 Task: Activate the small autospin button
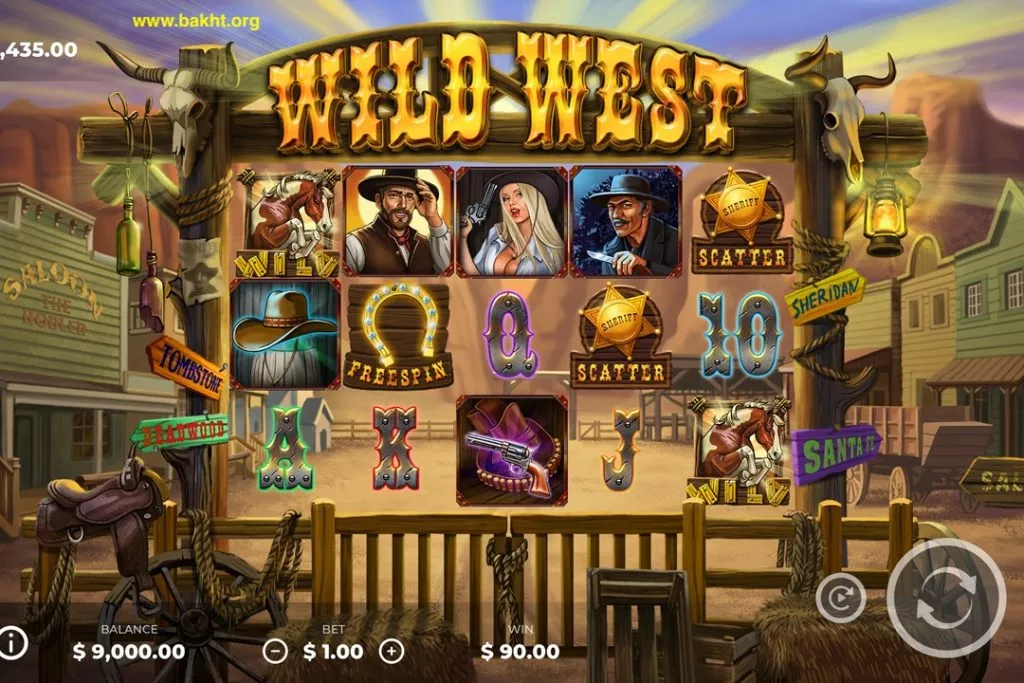click(840, 598)
